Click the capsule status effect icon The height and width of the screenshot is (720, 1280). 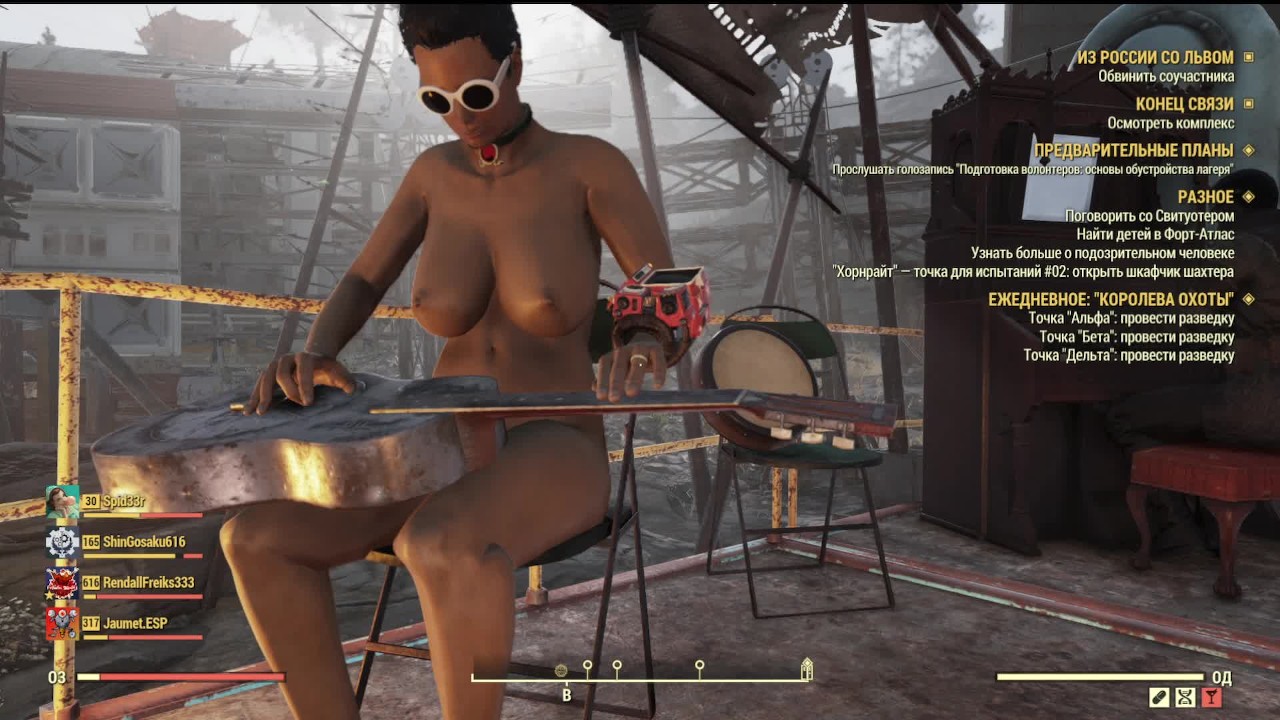click(x=1160, y=698)
